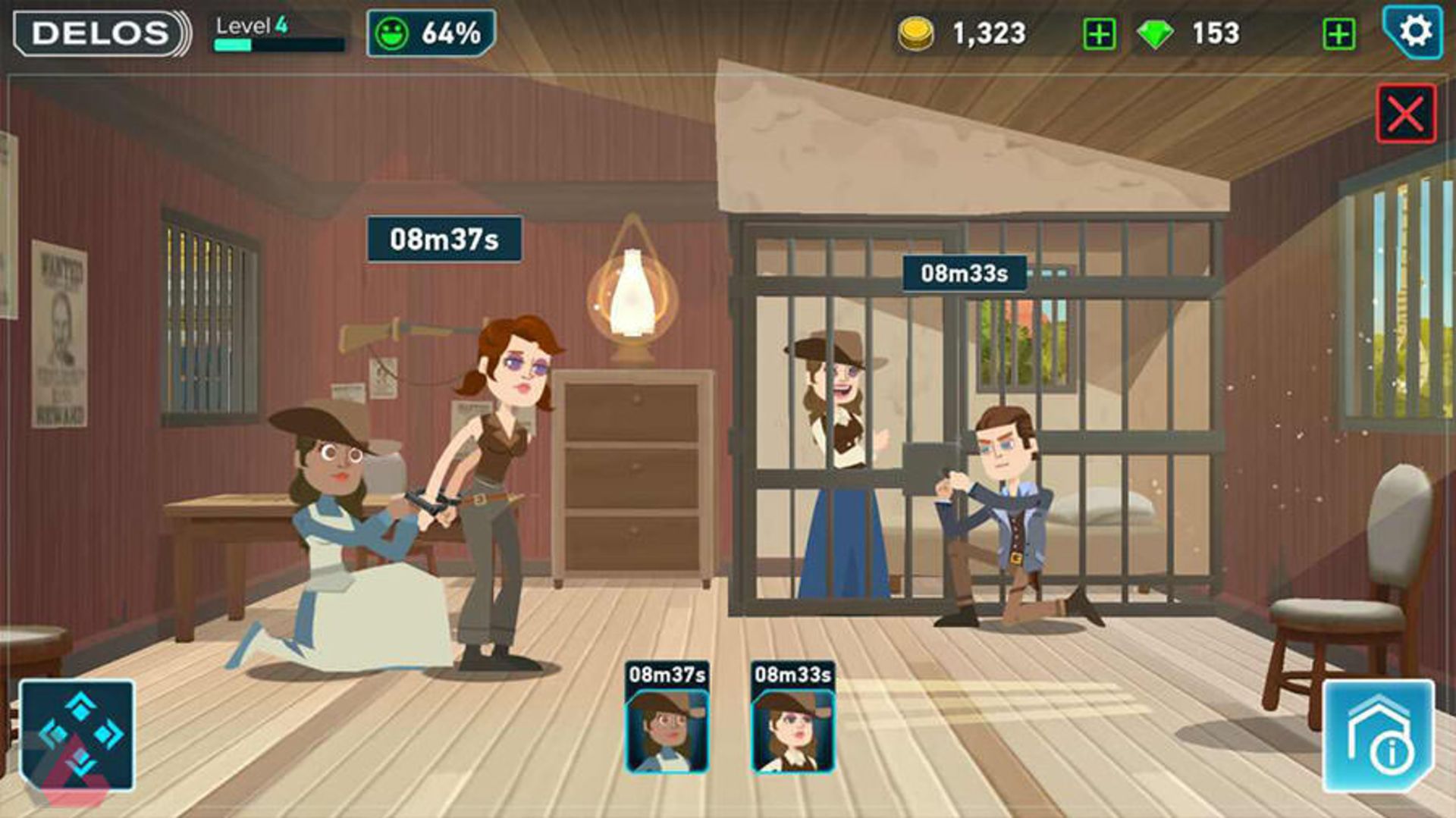Open the four-arrow navigation control

coord(77,735)
